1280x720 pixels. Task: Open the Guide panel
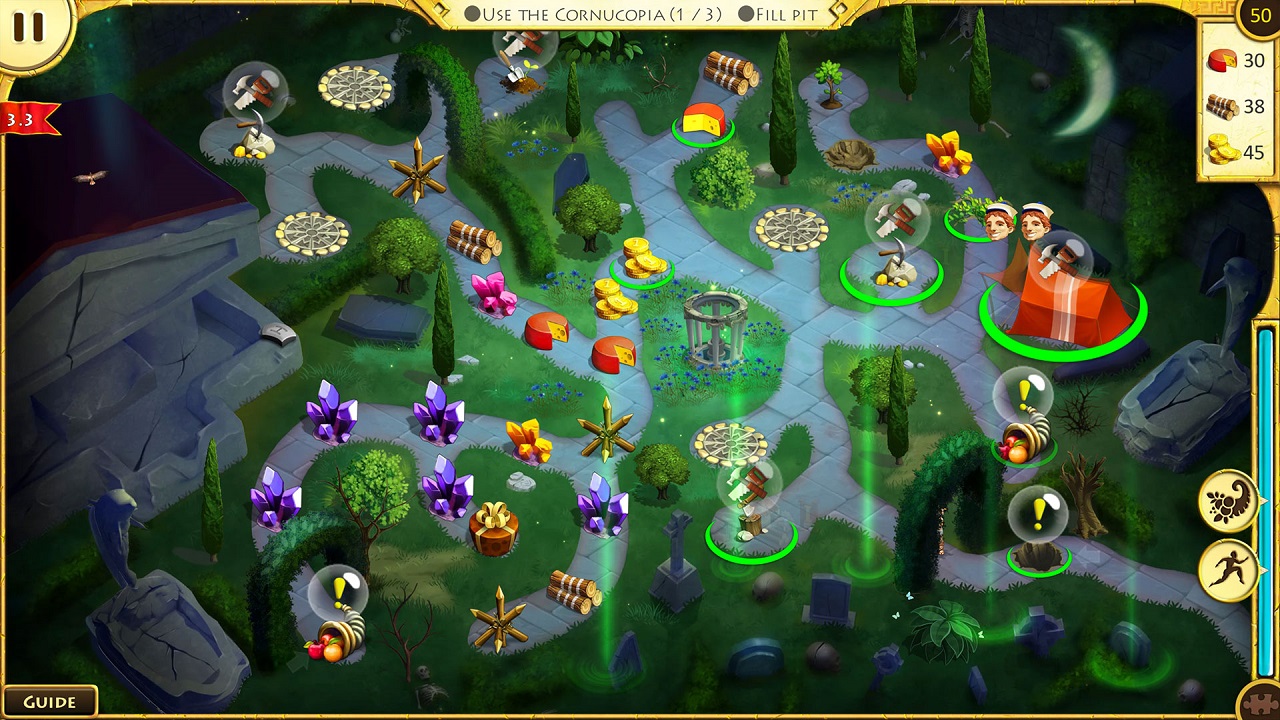coord(52,701)
